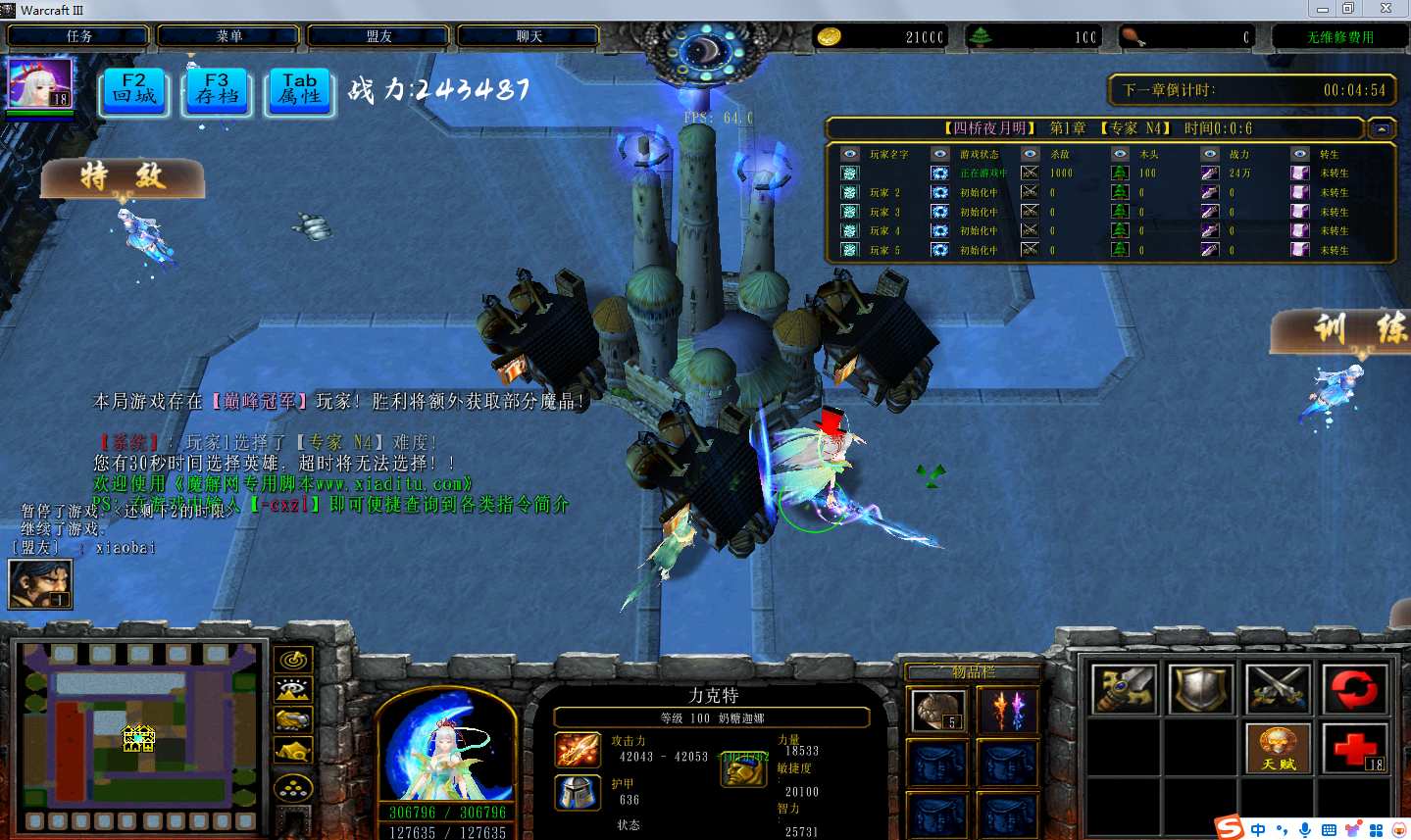Image resolution: width=1411 pixels, height=840 pixels.
Task: Open the 天赋 talent ability
Action: 1278,749
